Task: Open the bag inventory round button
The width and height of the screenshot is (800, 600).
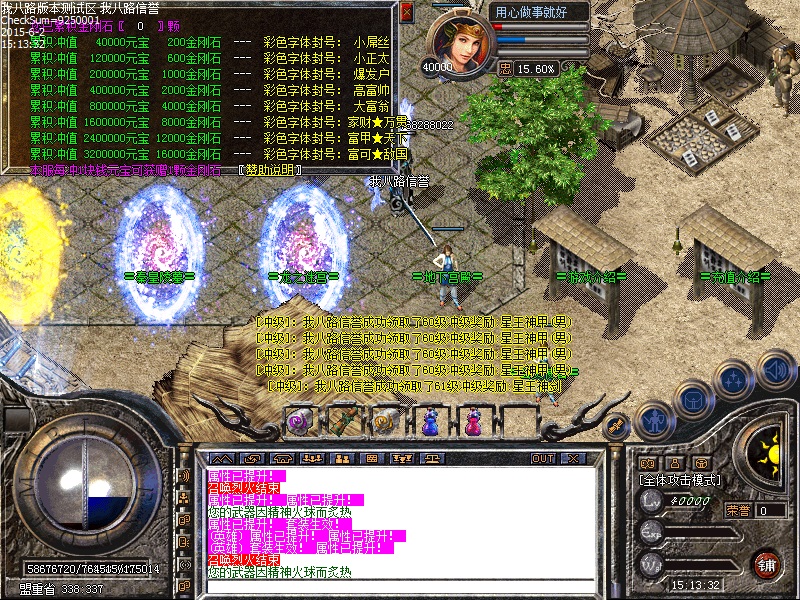Action: 695,400
